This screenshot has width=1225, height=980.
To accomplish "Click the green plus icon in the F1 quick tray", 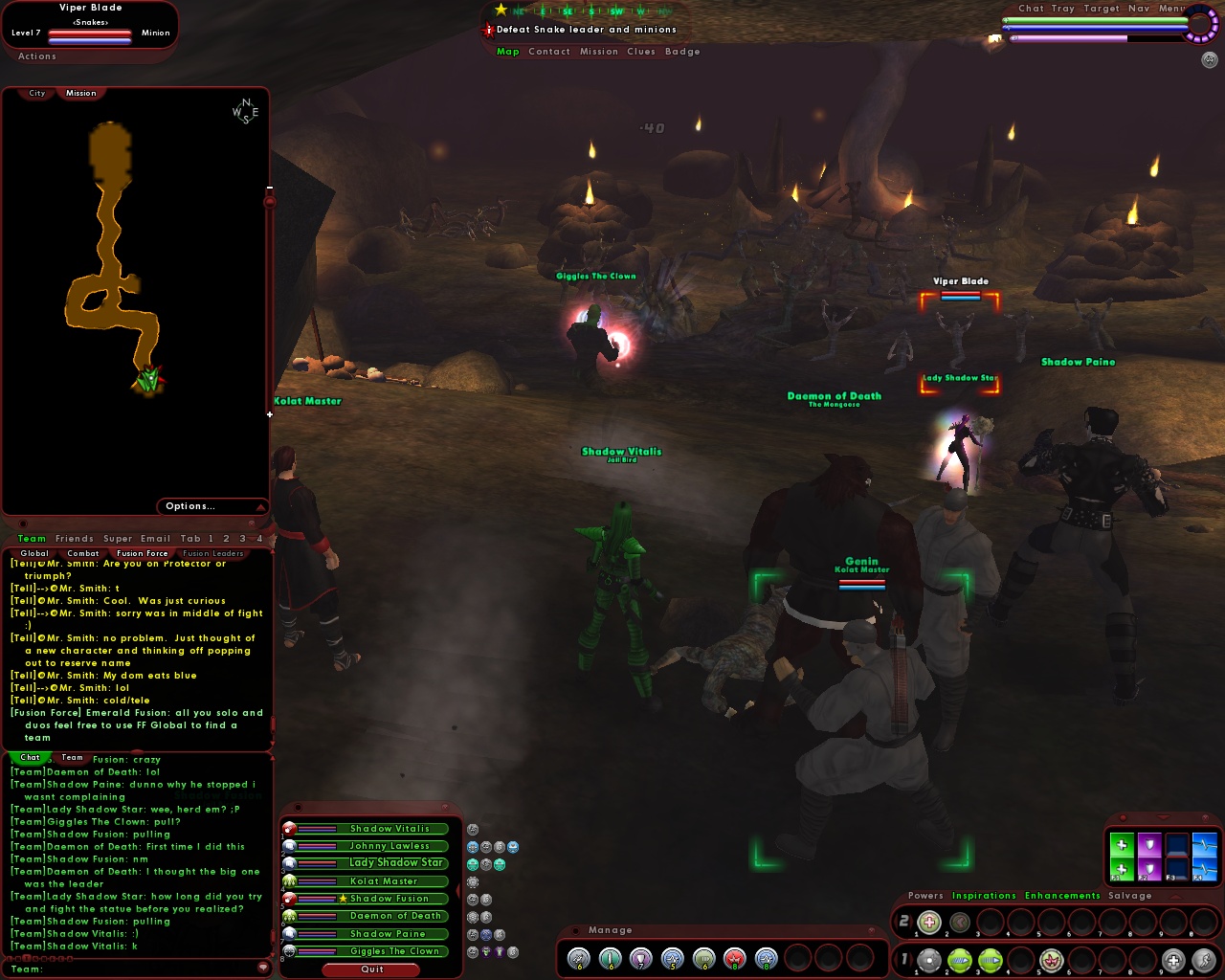I will 1122,846.
